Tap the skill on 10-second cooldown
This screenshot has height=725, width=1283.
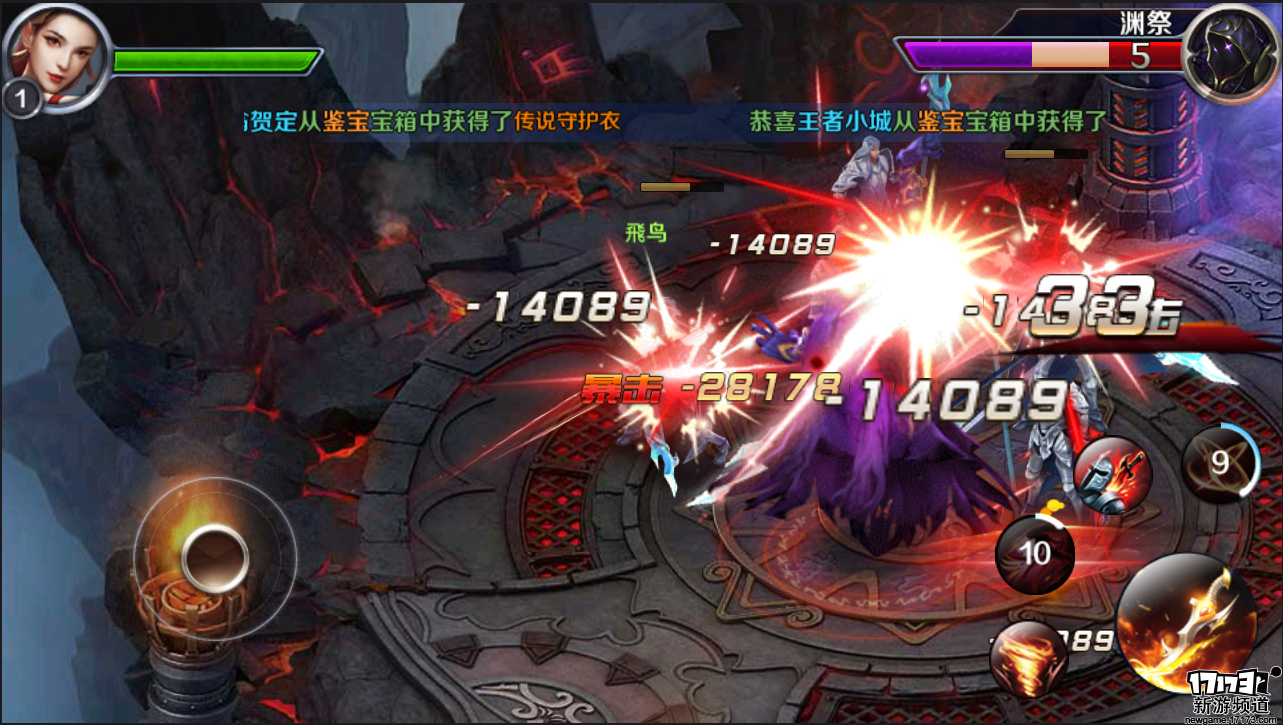pos(1035,554)
